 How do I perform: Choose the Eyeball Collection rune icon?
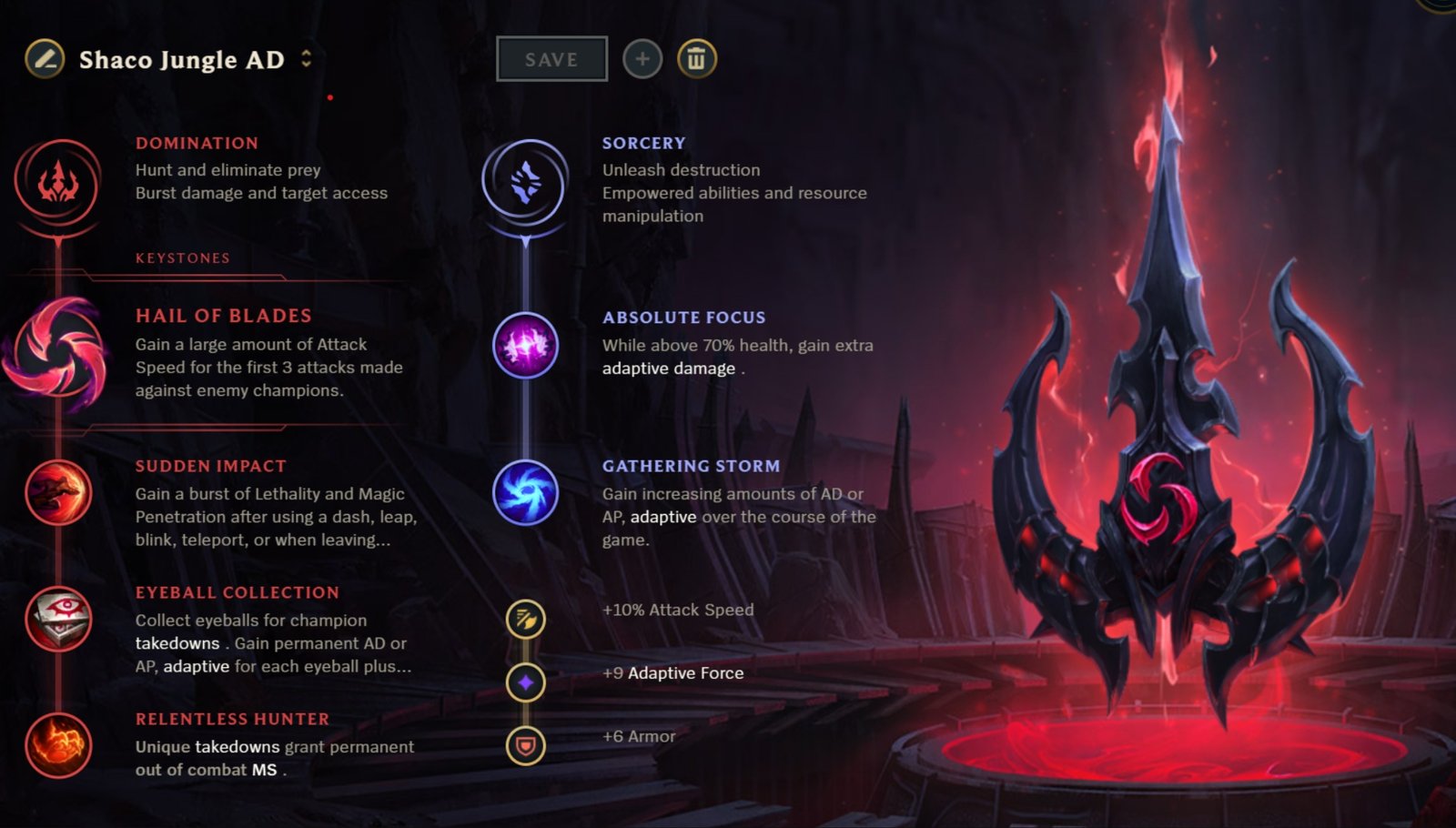[59, 620]
